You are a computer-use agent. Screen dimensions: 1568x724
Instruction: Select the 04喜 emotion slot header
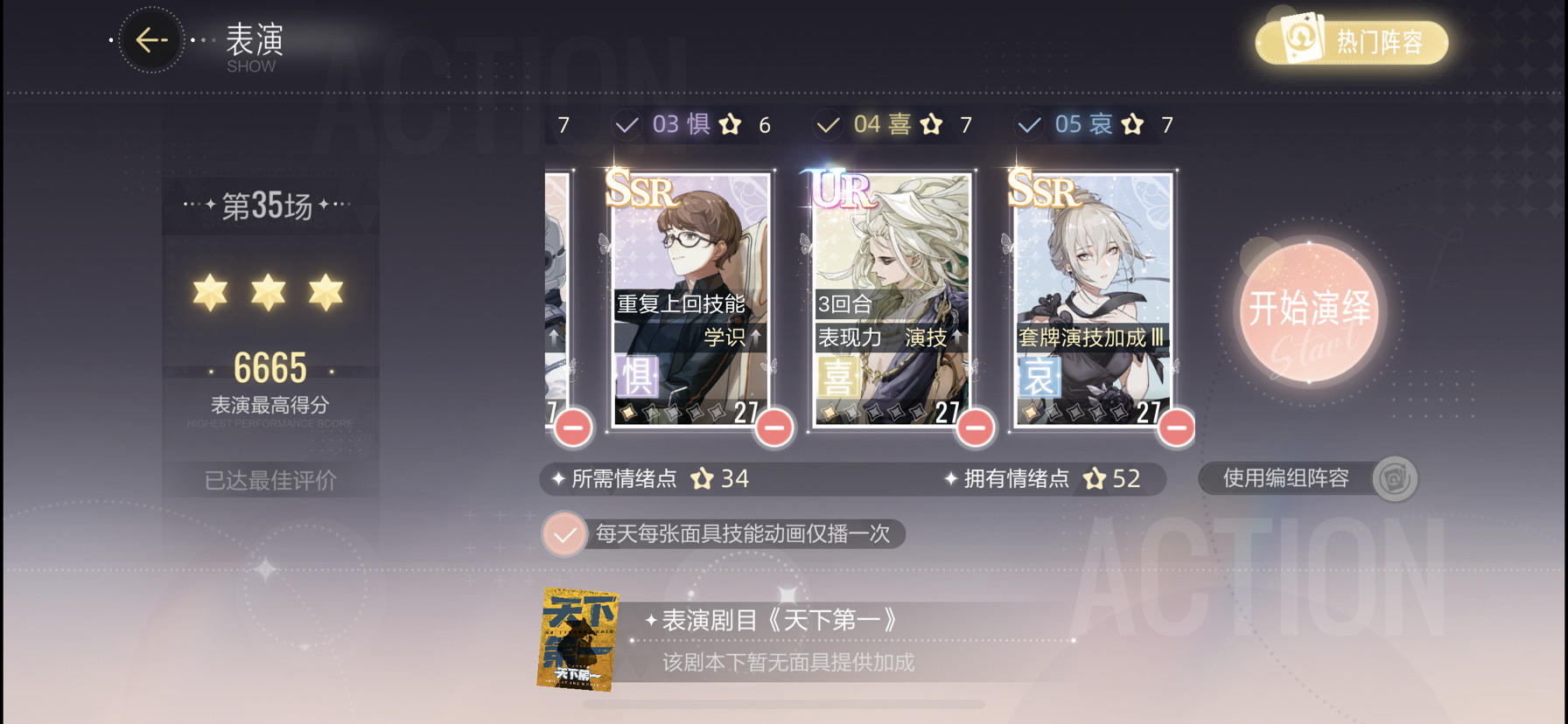(x=882, y=124)
